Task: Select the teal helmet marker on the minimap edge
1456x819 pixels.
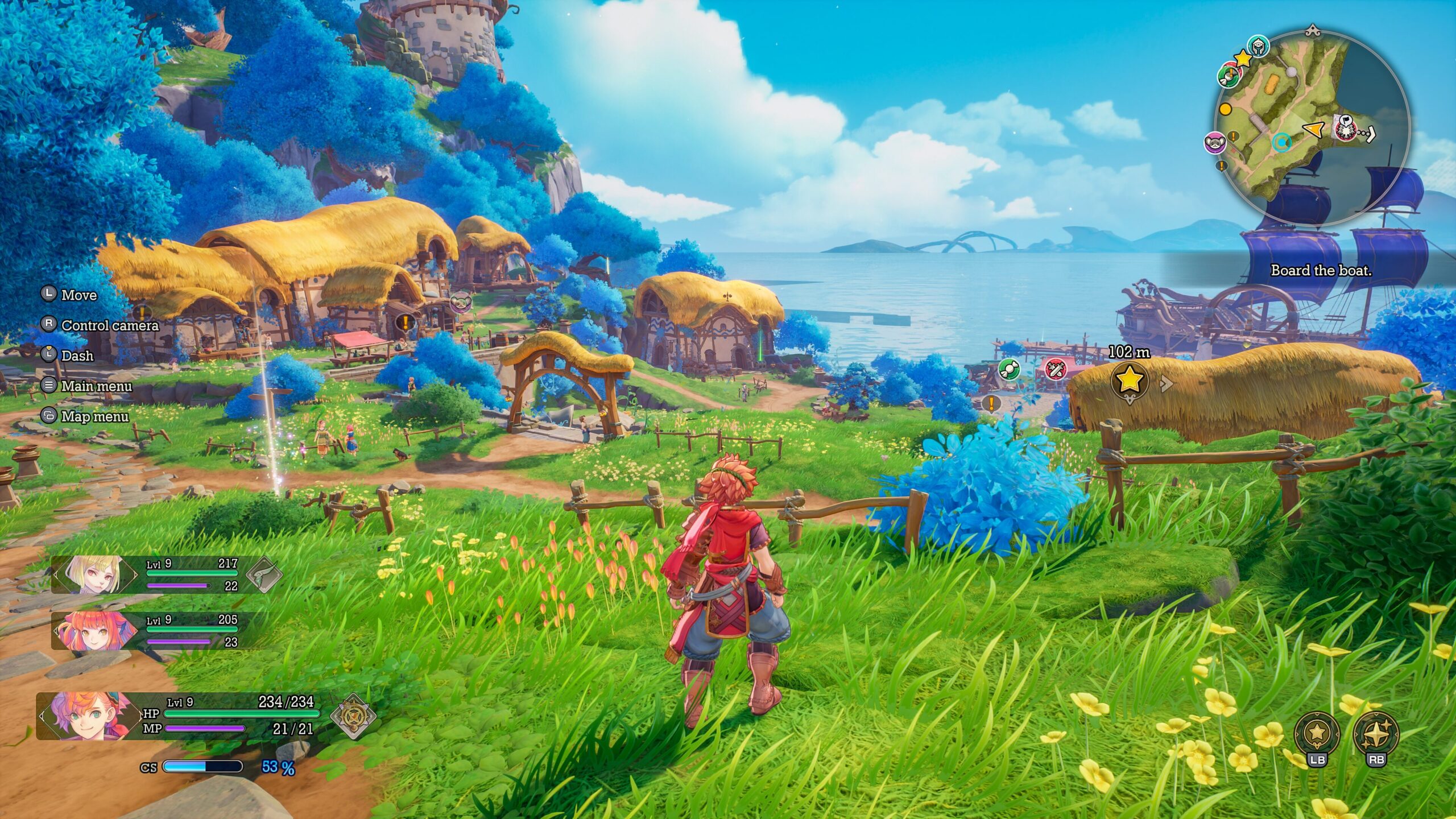Action: point(1259,46)
